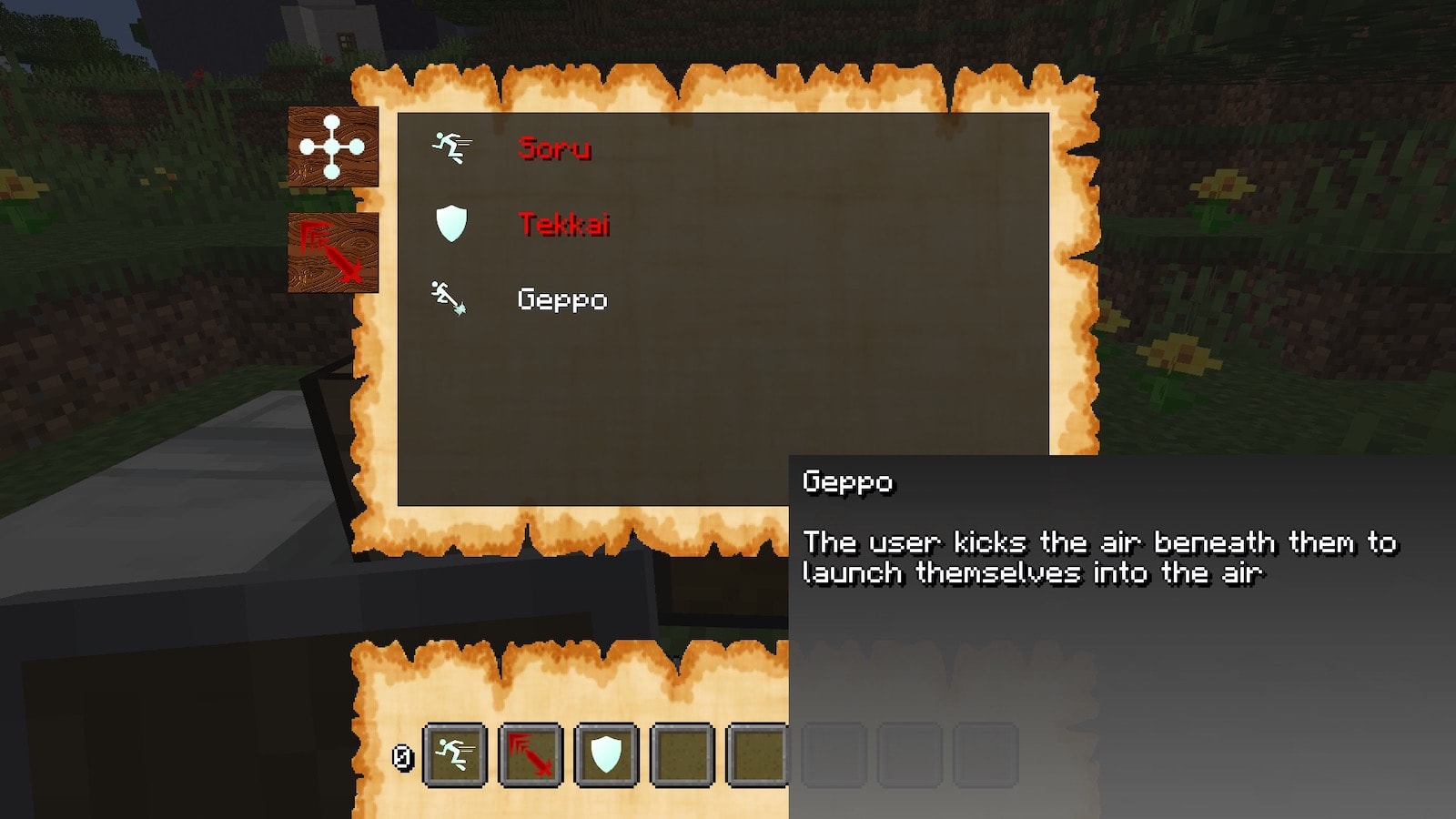The image size is (1456, 819).
Task: Click the Geppo kicking figure icon
Action: click(449, 298)
